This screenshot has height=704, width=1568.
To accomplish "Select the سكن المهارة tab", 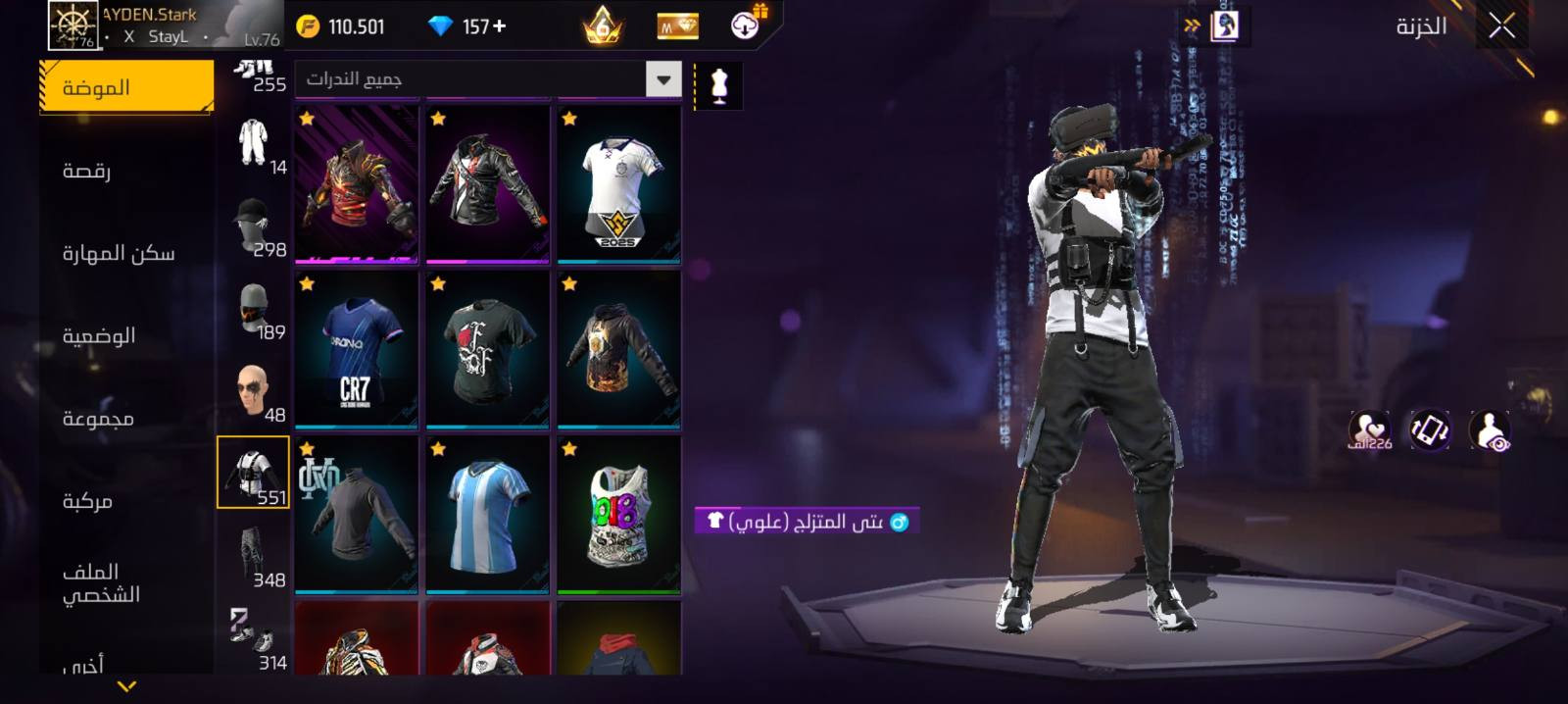I will [x=119, y=254].
